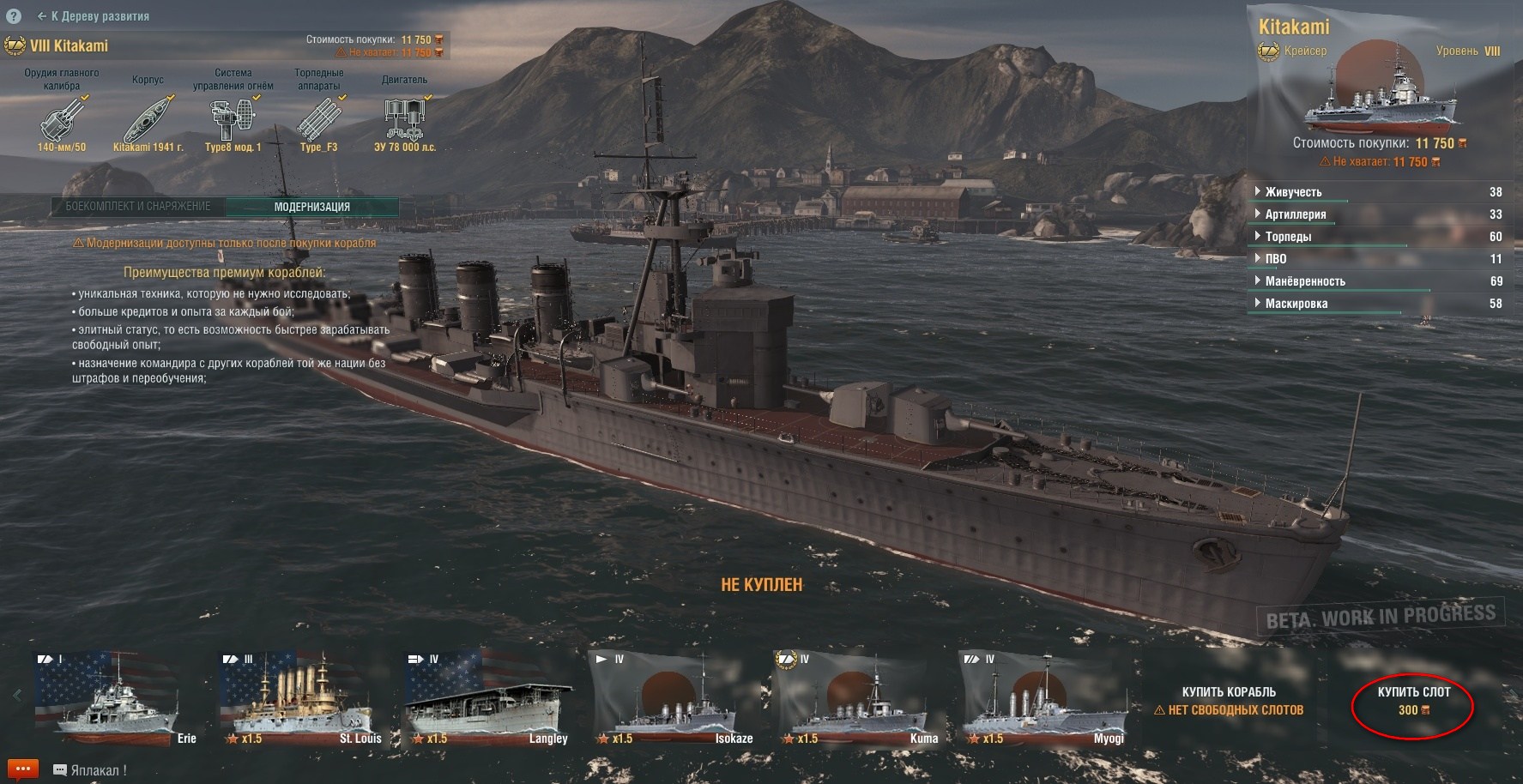
Task: Choose the Type8 fire control system module
Action: 233,119
